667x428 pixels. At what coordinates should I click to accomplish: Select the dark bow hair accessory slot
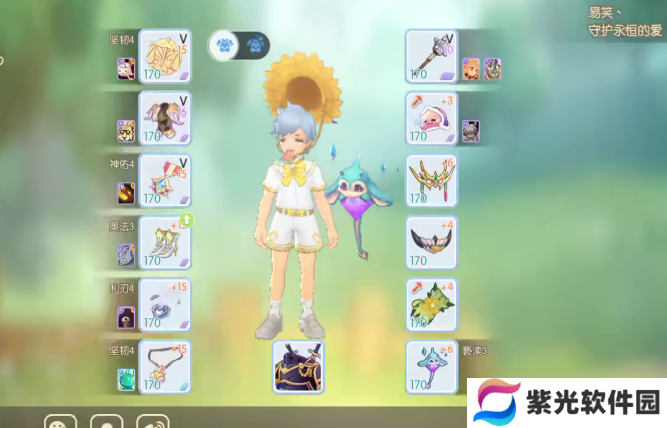pyautogui.click(x=164, y=118)
